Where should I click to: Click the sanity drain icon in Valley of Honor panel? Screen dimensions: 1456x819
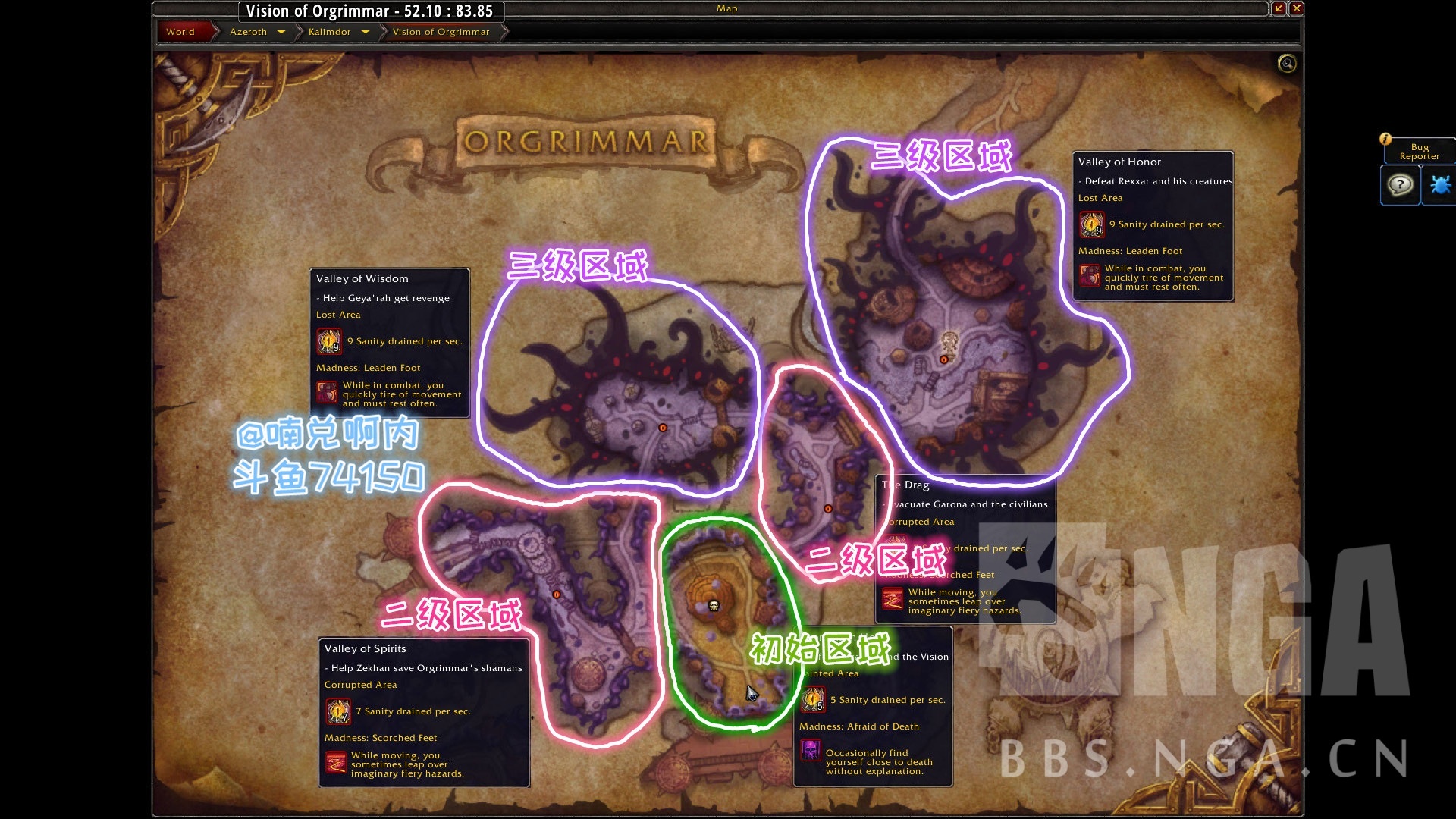[1092, 224]
